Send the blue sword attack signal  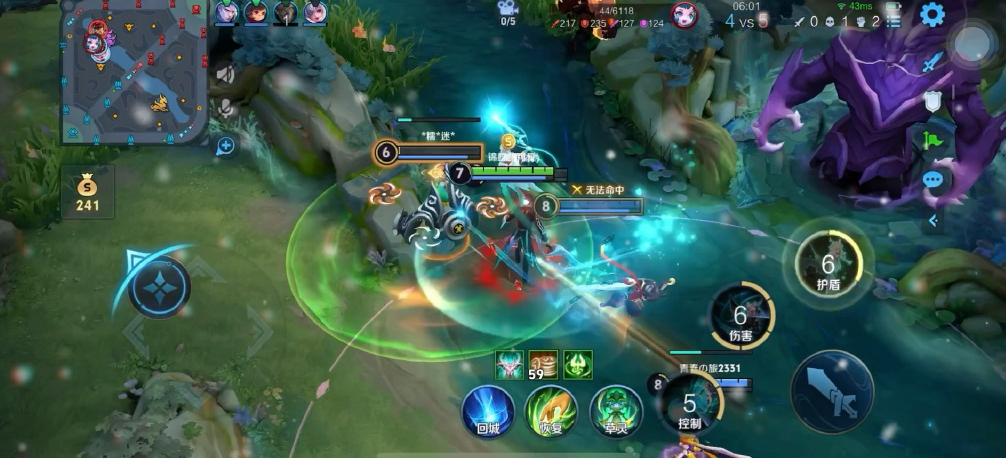pos(933,62)
